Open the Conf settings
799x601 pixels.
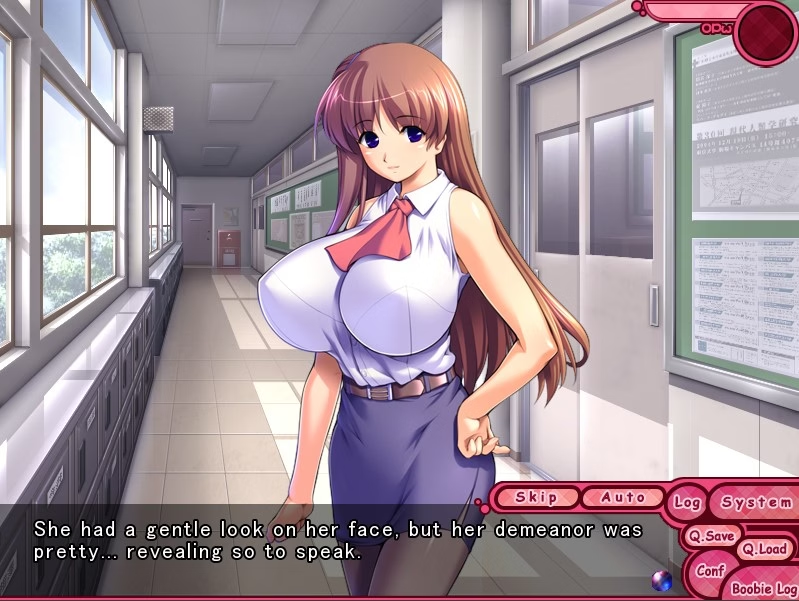click(709, 571)
